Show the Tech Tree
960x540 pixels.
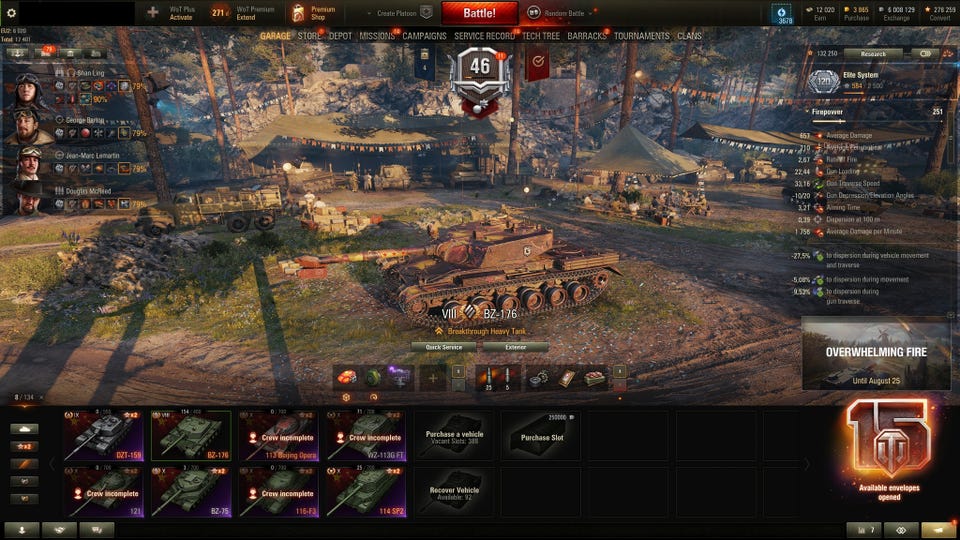click(540, 36)
